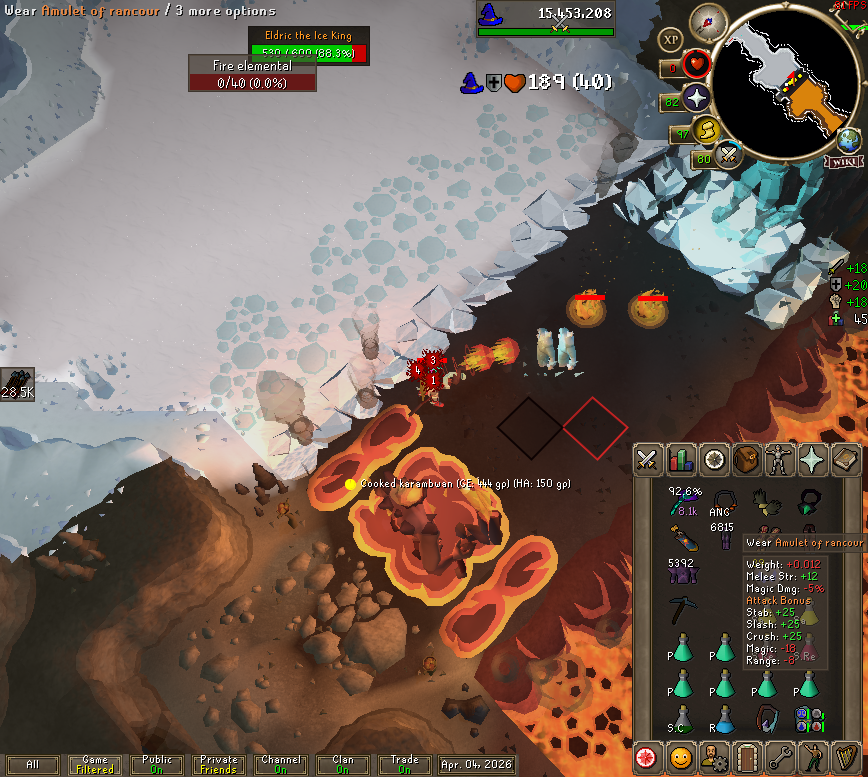Screen dimensions: 868x777
Task: Click the Wiki lookup button
Action: 845,162
